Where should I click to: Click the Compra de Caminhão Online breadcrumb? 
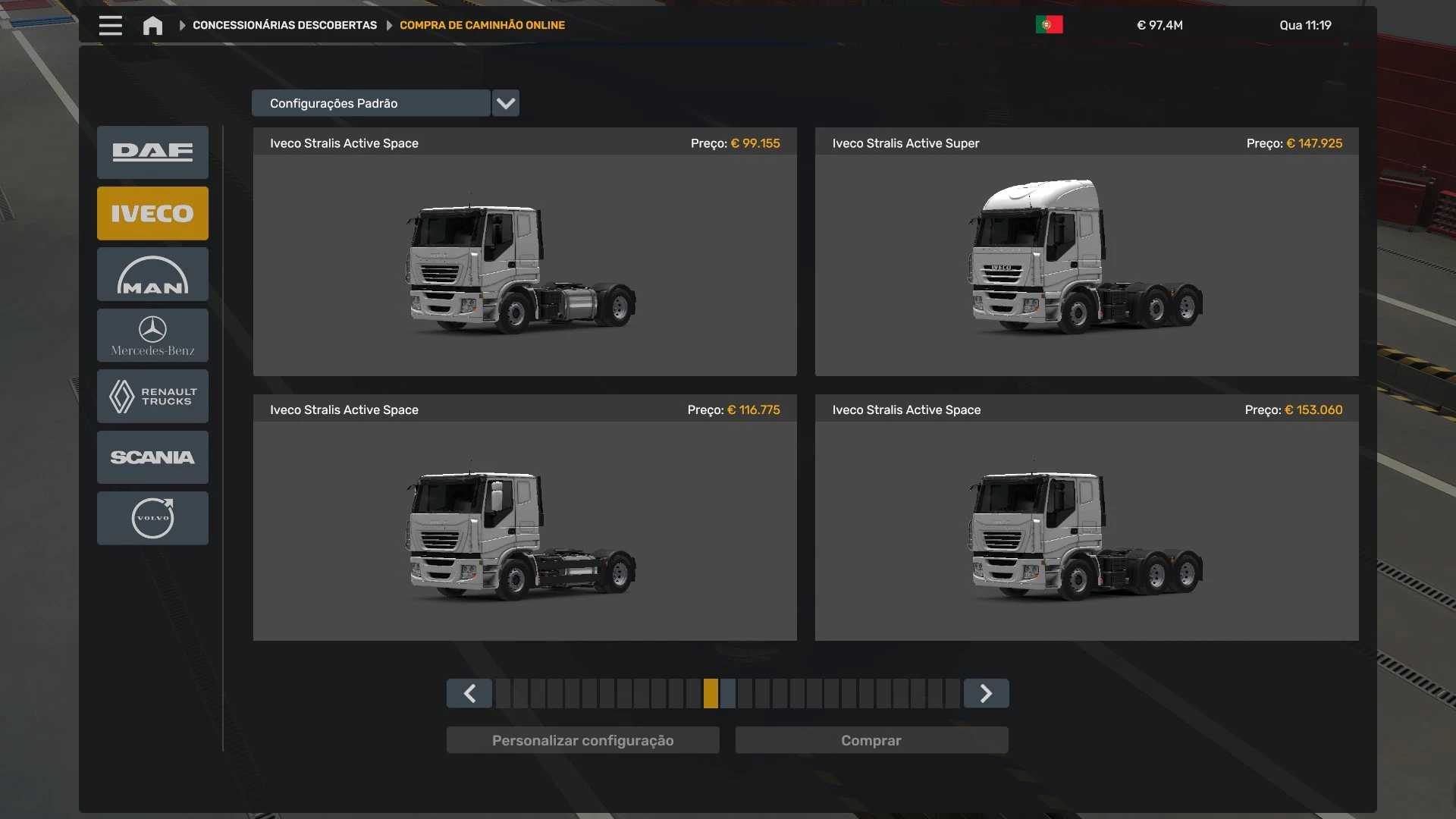point(482,25)
